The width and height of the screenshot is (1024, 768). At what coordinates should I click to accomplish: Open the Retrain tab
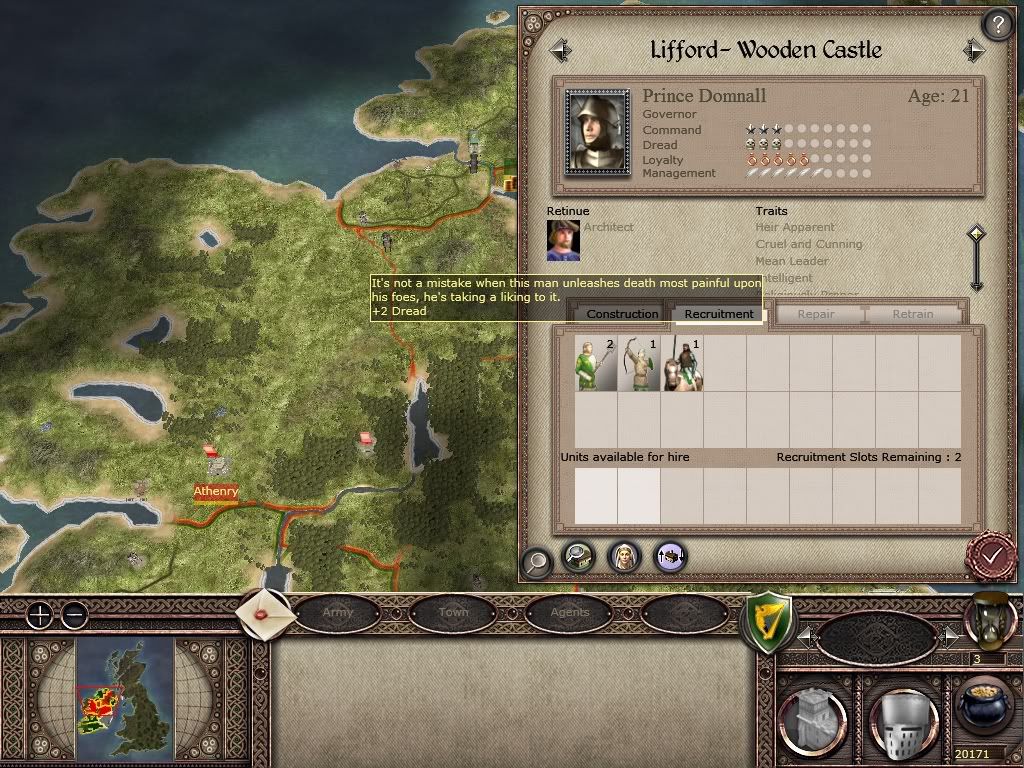coord(912,314)
